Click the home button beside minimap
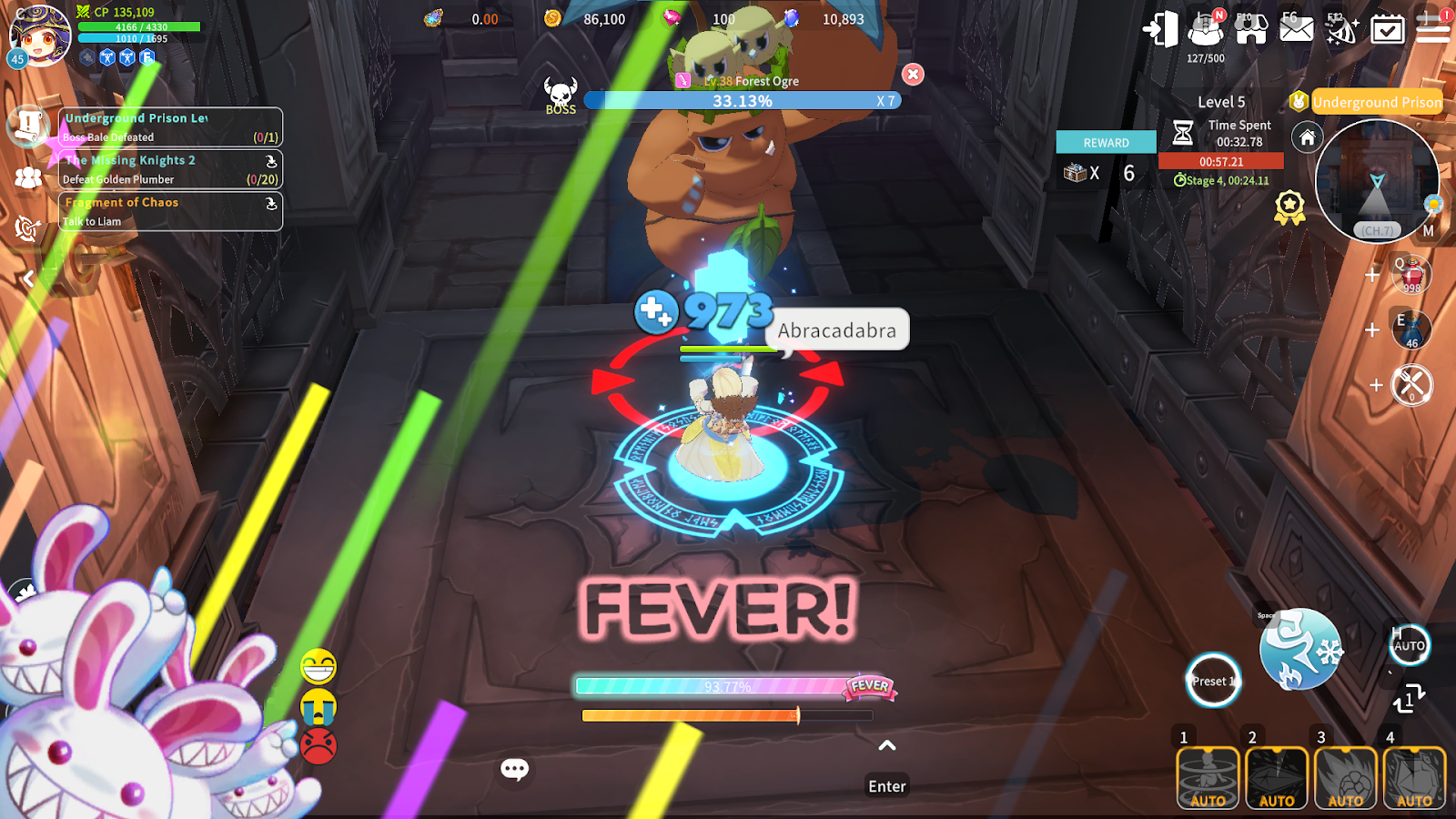Image resolution: width=1456 pixels, height=819 pixels. pyautogui.click(x=1307, y=137)
